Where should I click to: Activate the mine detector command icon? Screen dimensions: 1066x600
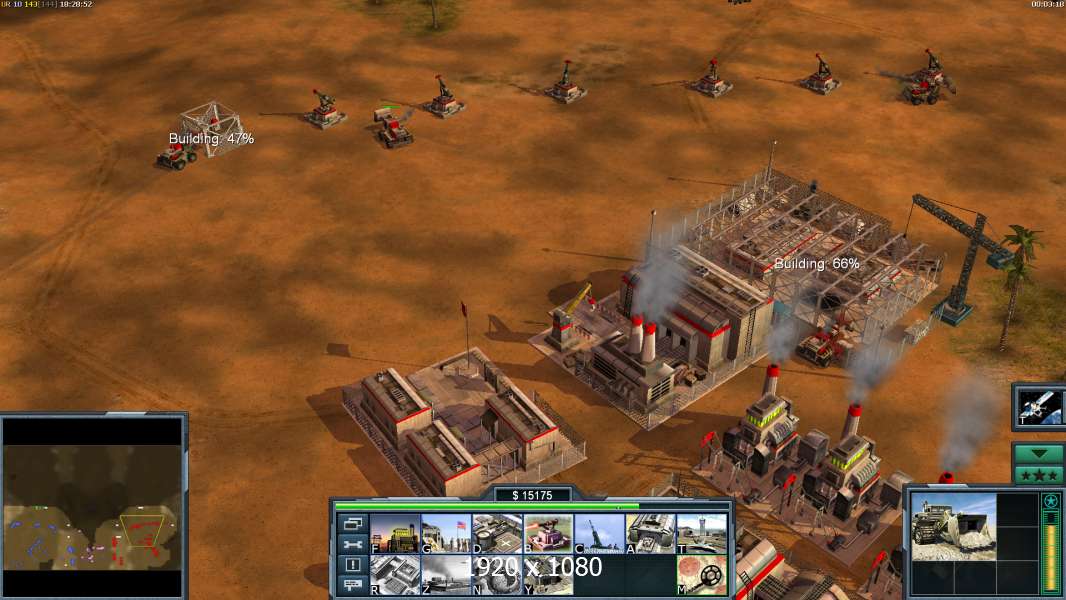702,575
